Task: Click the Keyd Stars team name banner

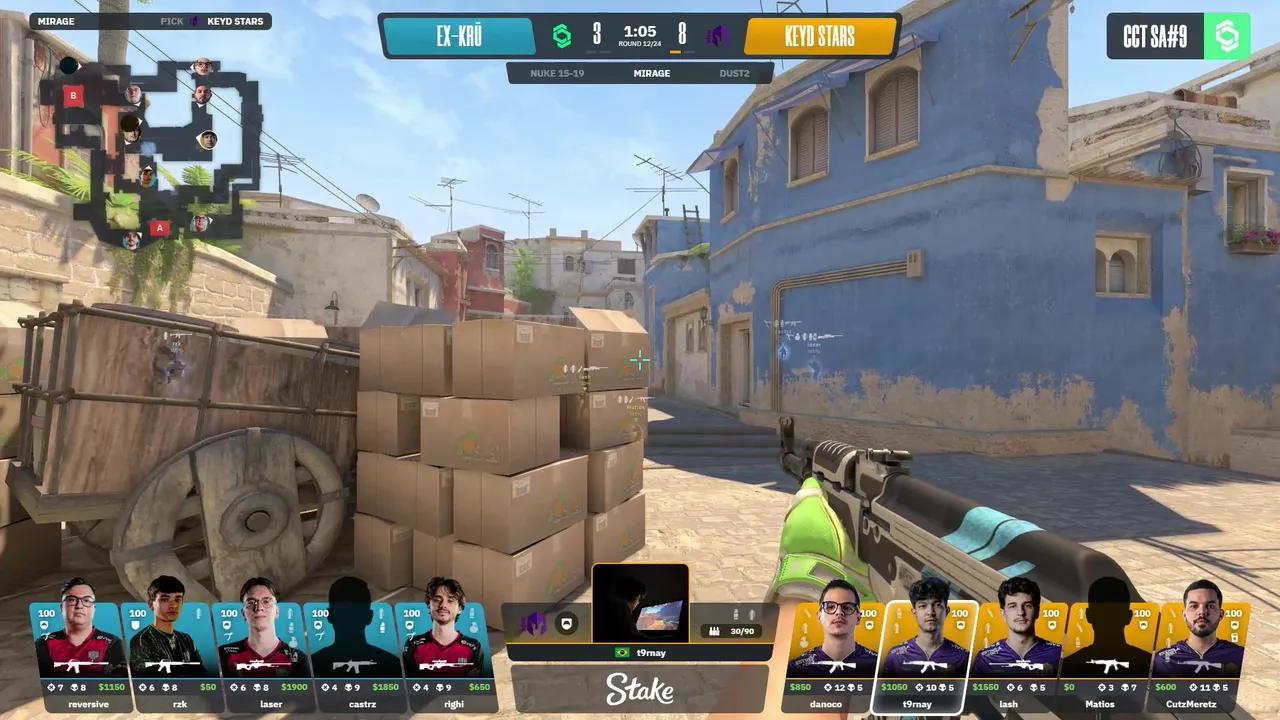Action: click(819, 37)
